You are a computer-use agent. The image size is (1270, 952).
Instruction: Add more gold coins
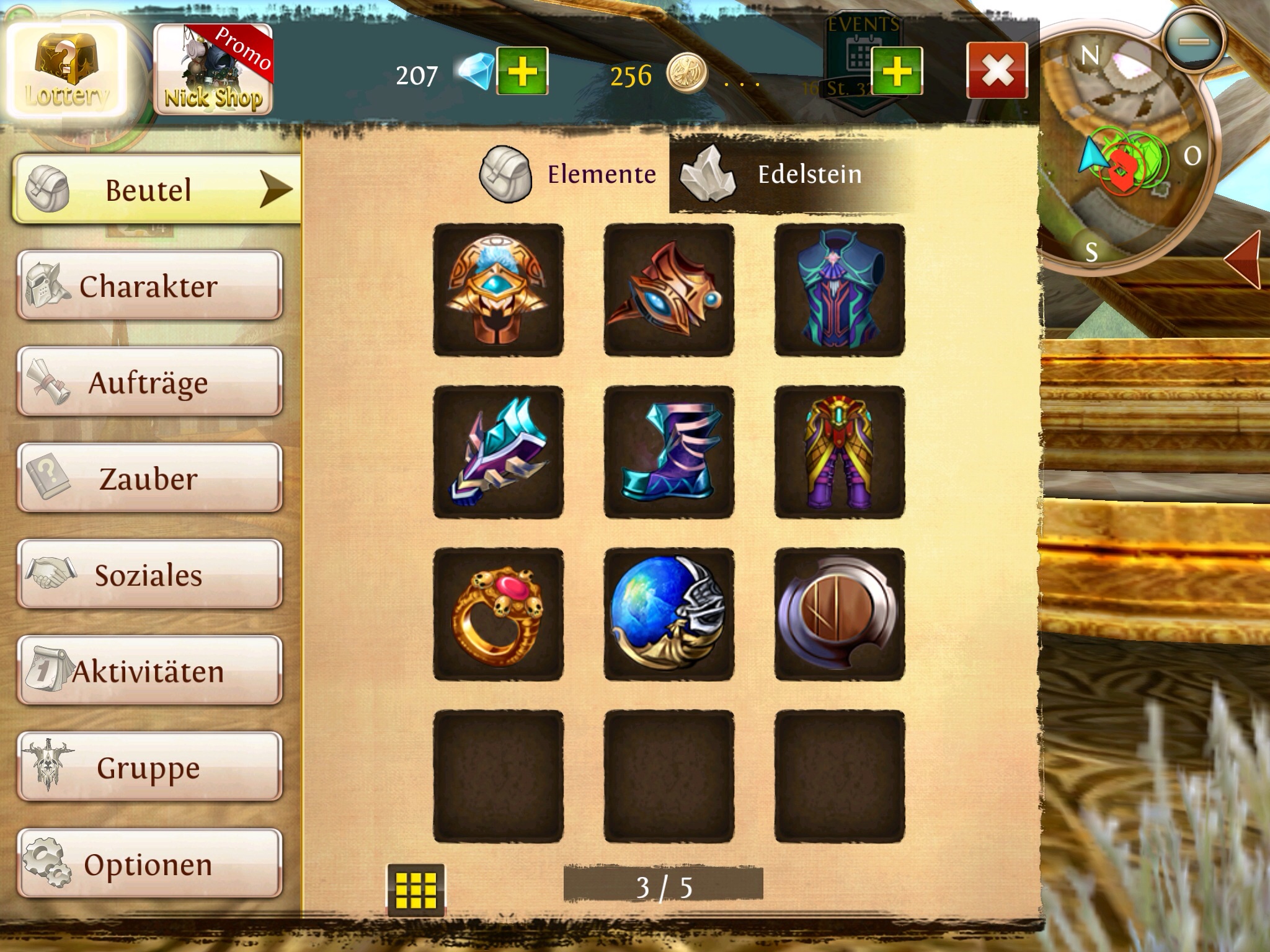tap(897, 71)
